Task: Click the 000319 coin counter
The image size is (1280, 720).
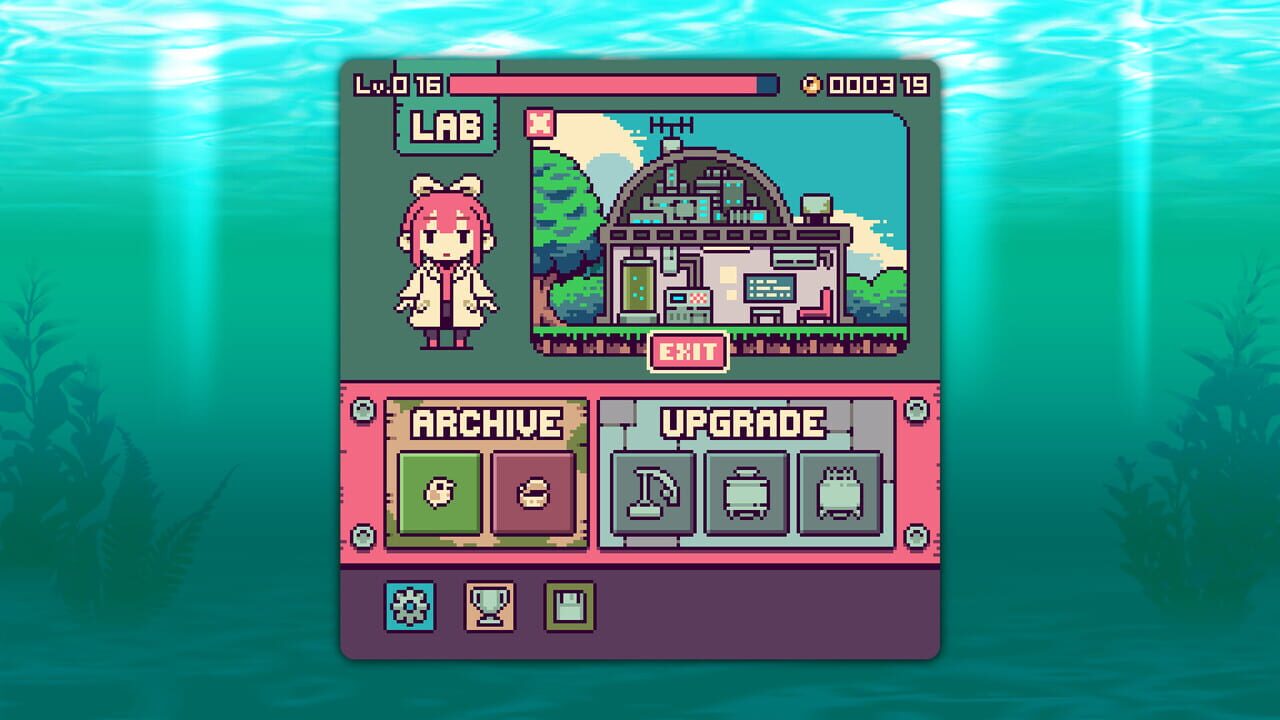Action: (876, 86)
